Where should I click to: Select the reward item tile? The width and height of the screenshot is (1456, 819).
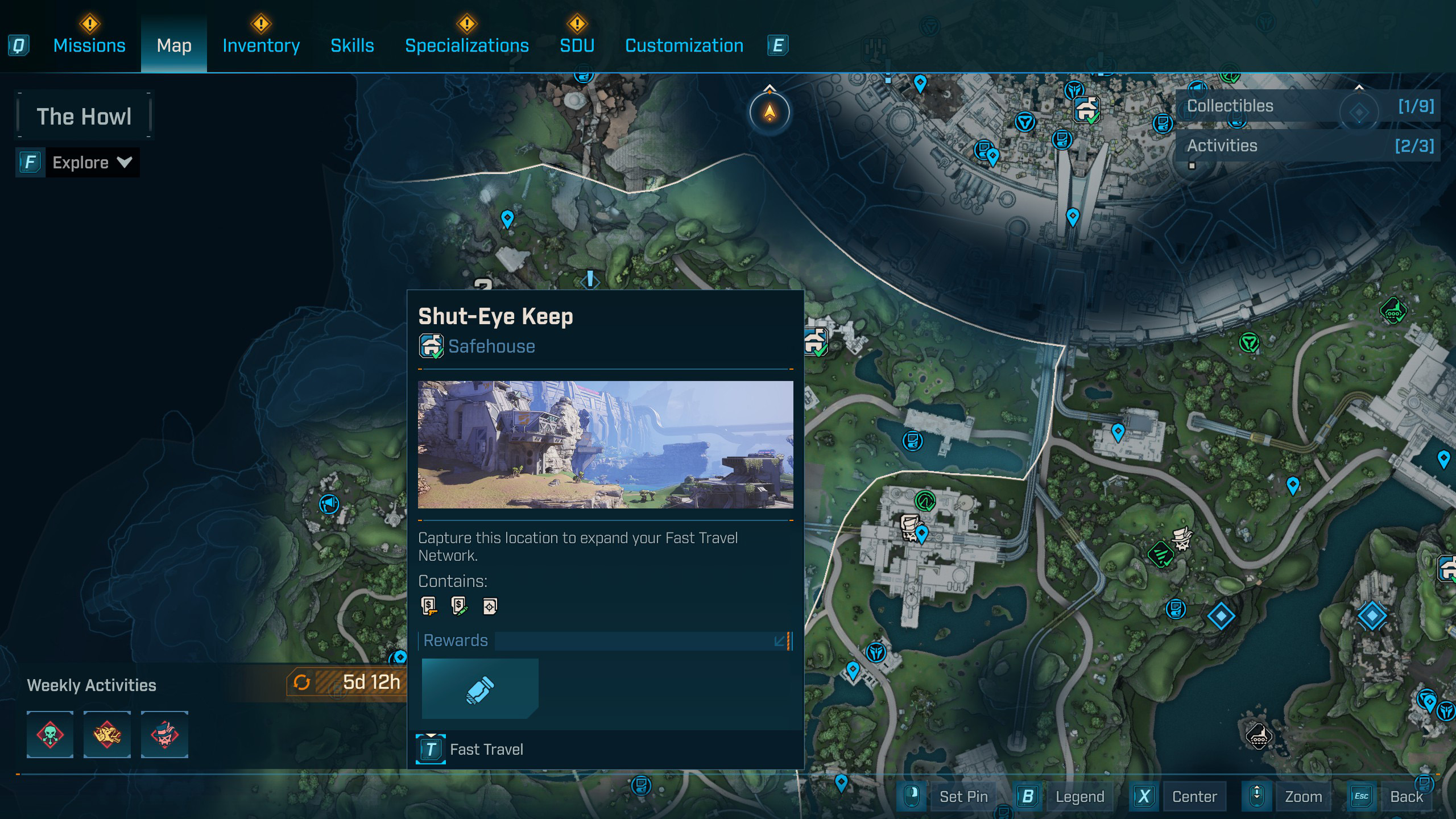(479, 689)
